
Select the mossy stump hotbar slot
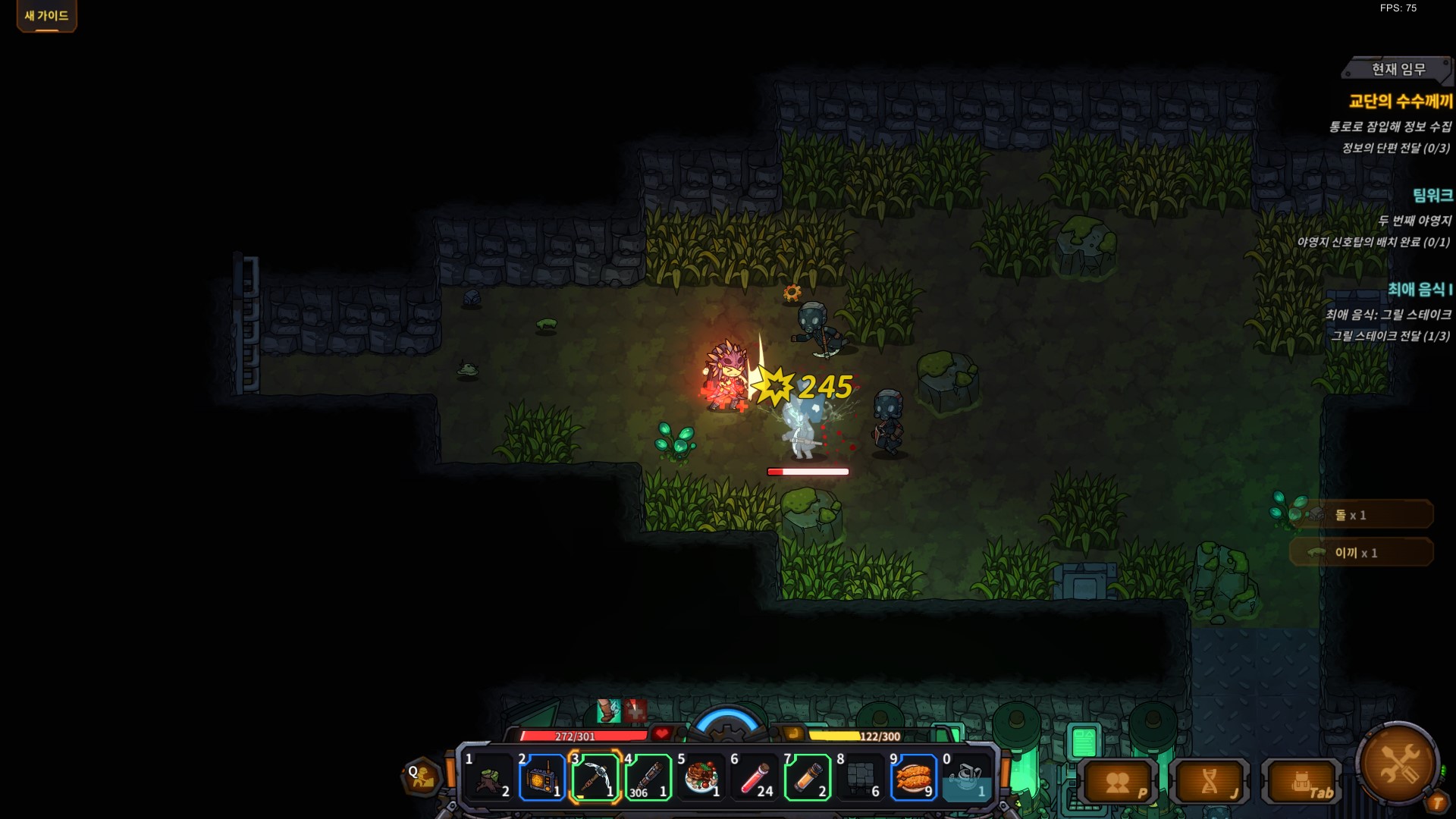489,778
